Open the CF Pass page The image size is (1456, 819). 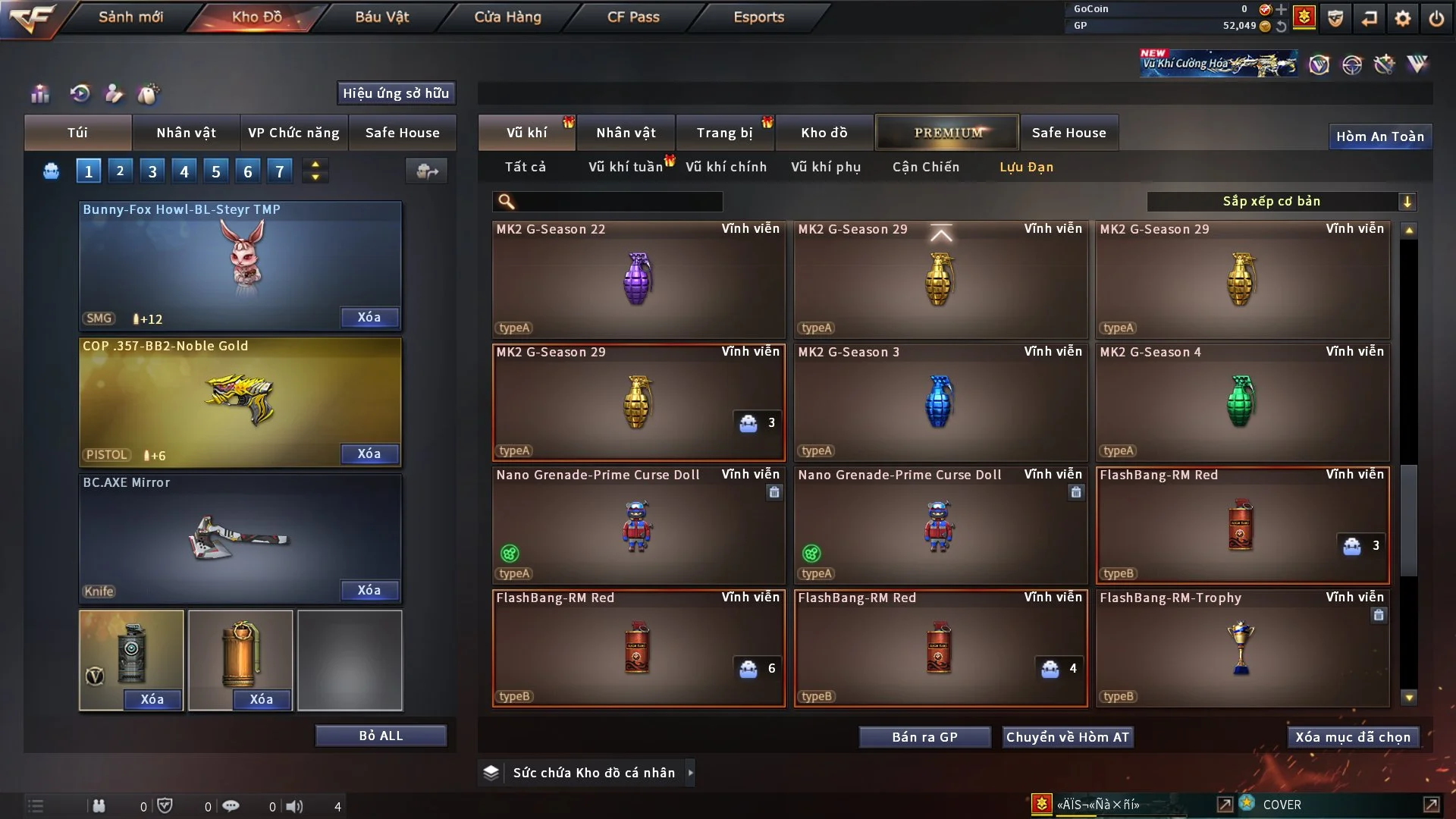point(633,17)
